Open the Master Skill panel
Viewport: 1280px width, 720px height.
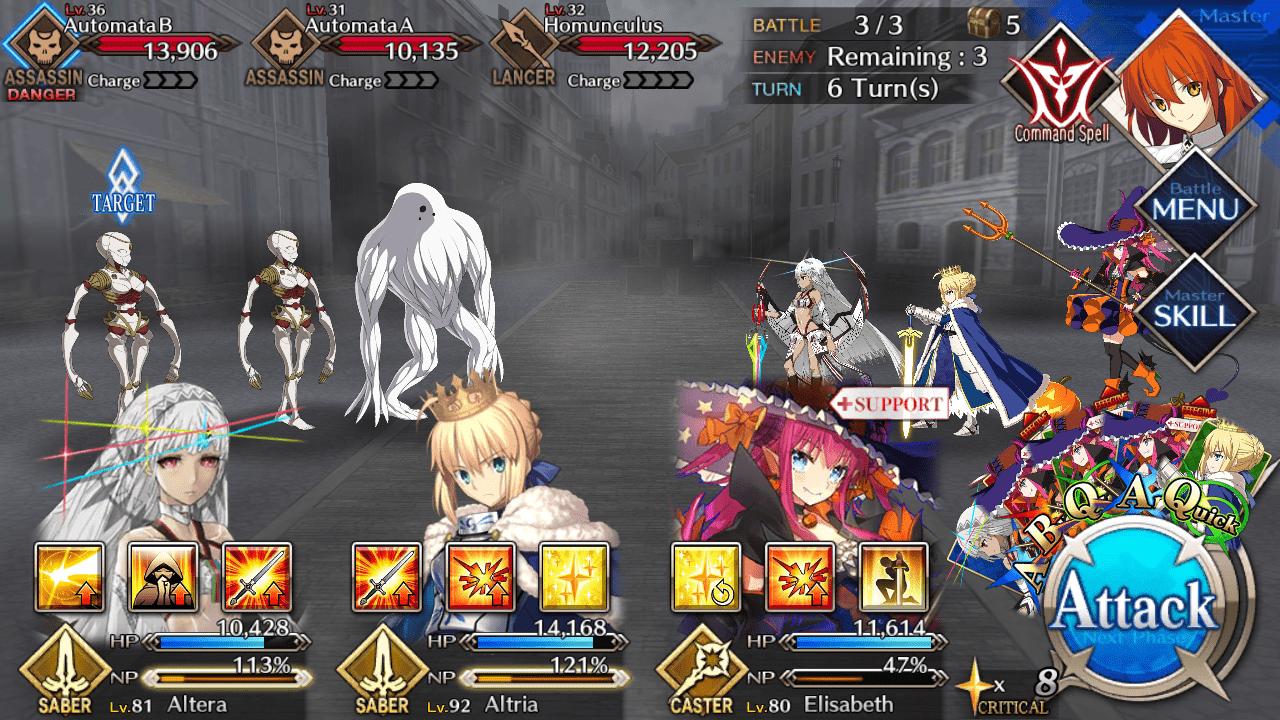1195,309
